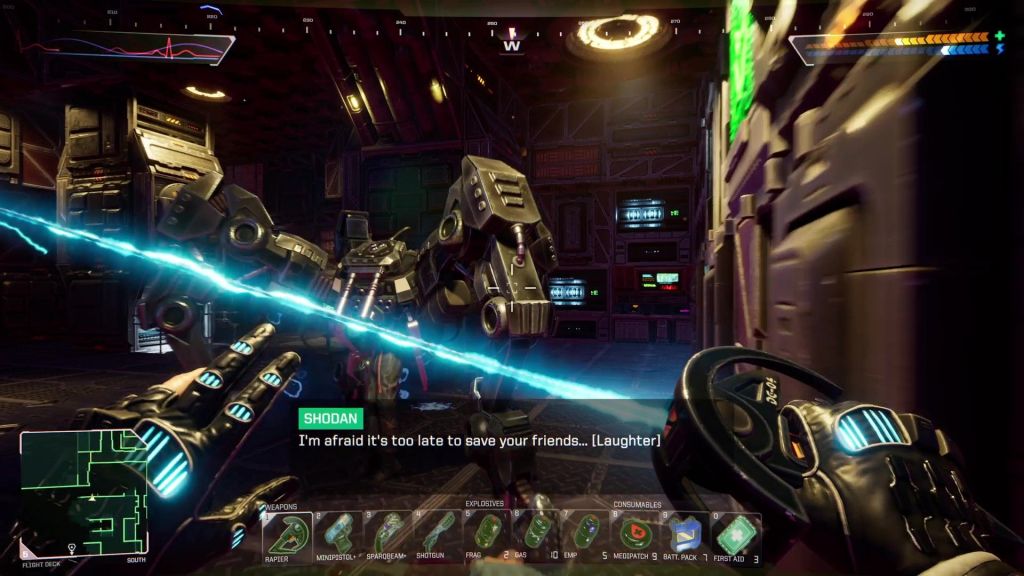Equip the Minipistol from the hotbar
The width and height of the screenshot is (1024, 576).
pos(337,535)
